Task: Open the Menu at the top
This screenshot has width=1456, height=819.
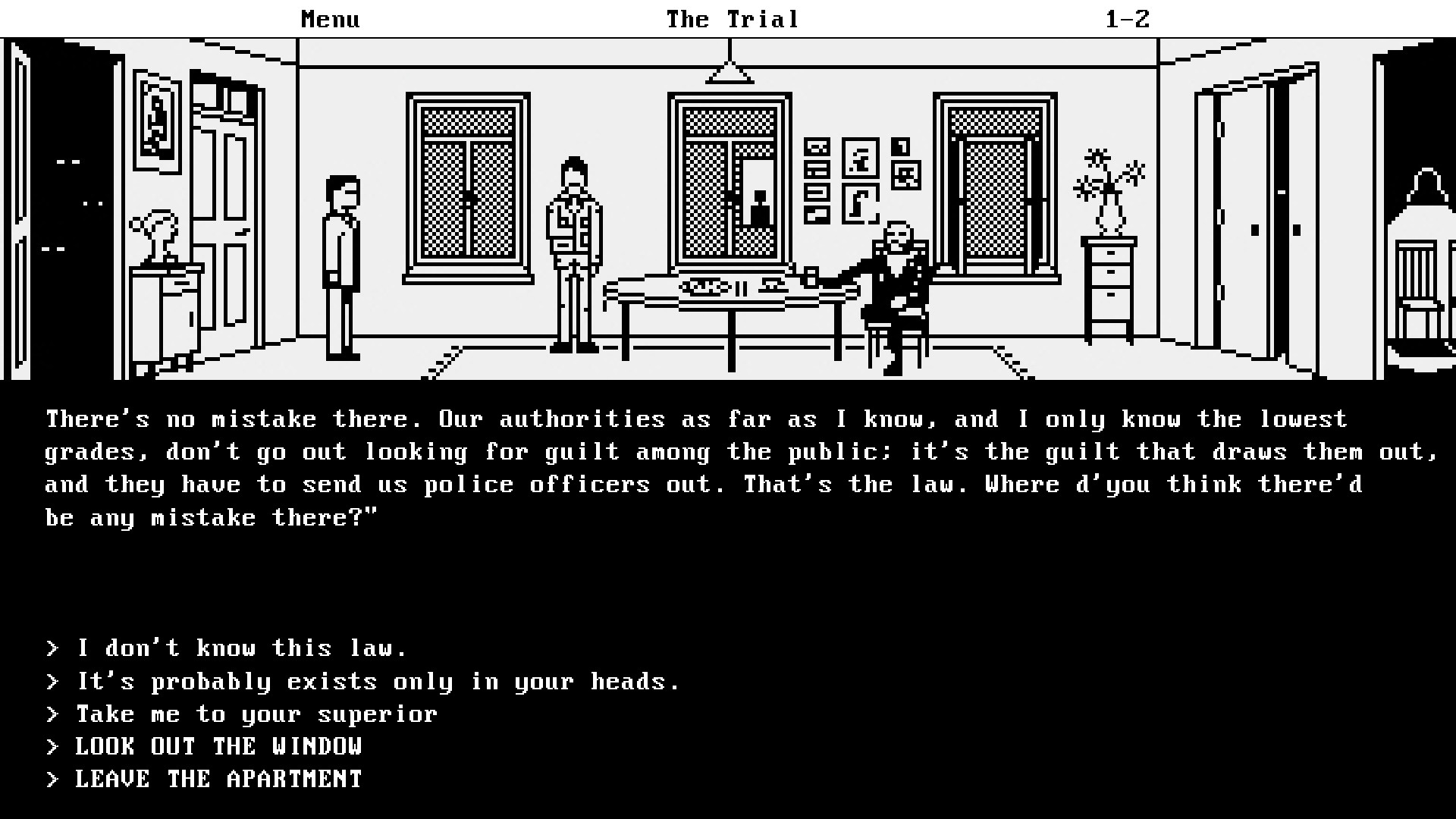Action: 329,19
